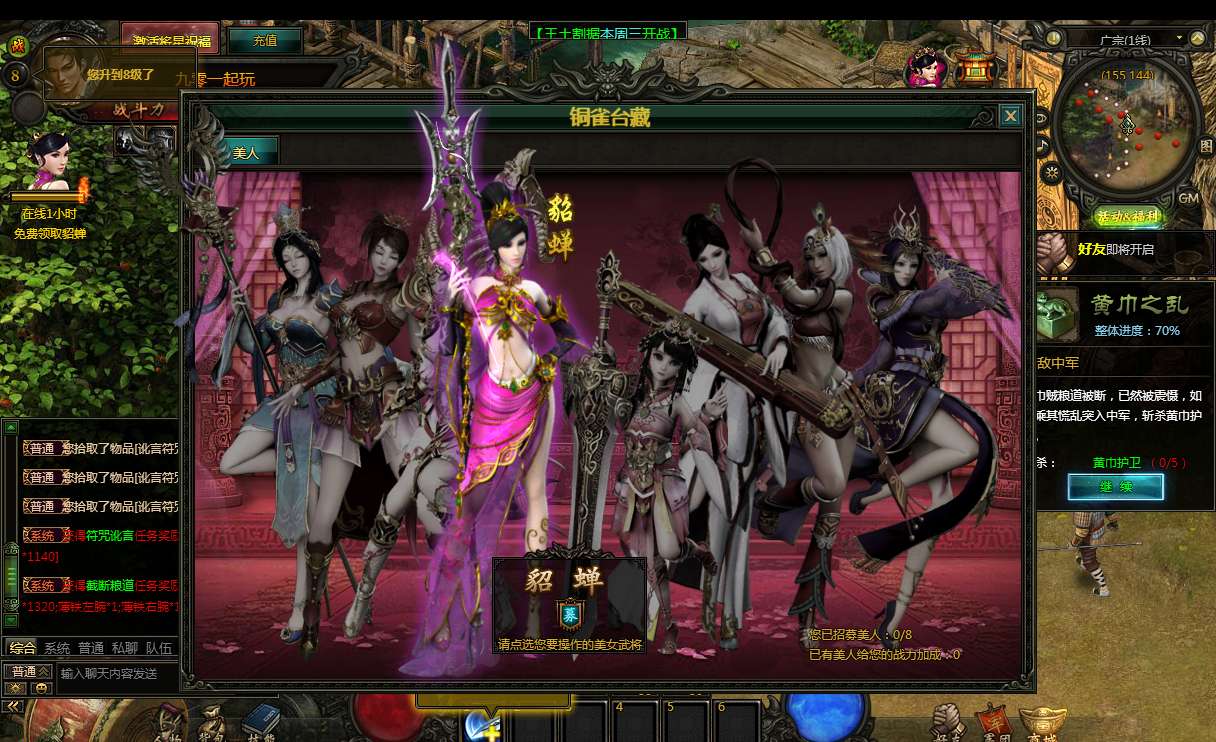Open the world map 图 button
This screenshot has height=742, width=1216.
tap(1205, 146)
